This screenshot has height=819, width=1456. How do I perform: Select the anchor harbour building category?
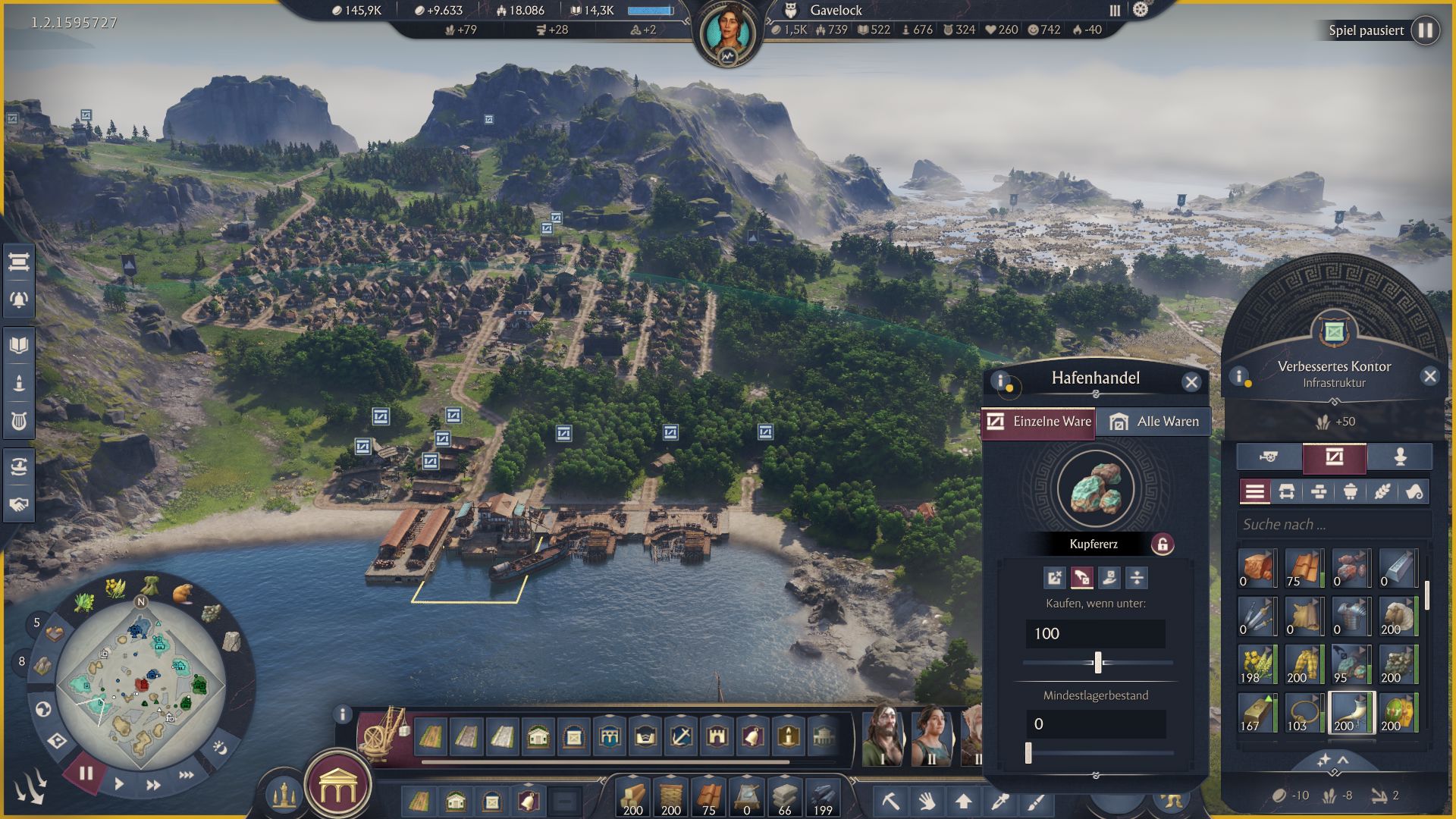[680, 736]
